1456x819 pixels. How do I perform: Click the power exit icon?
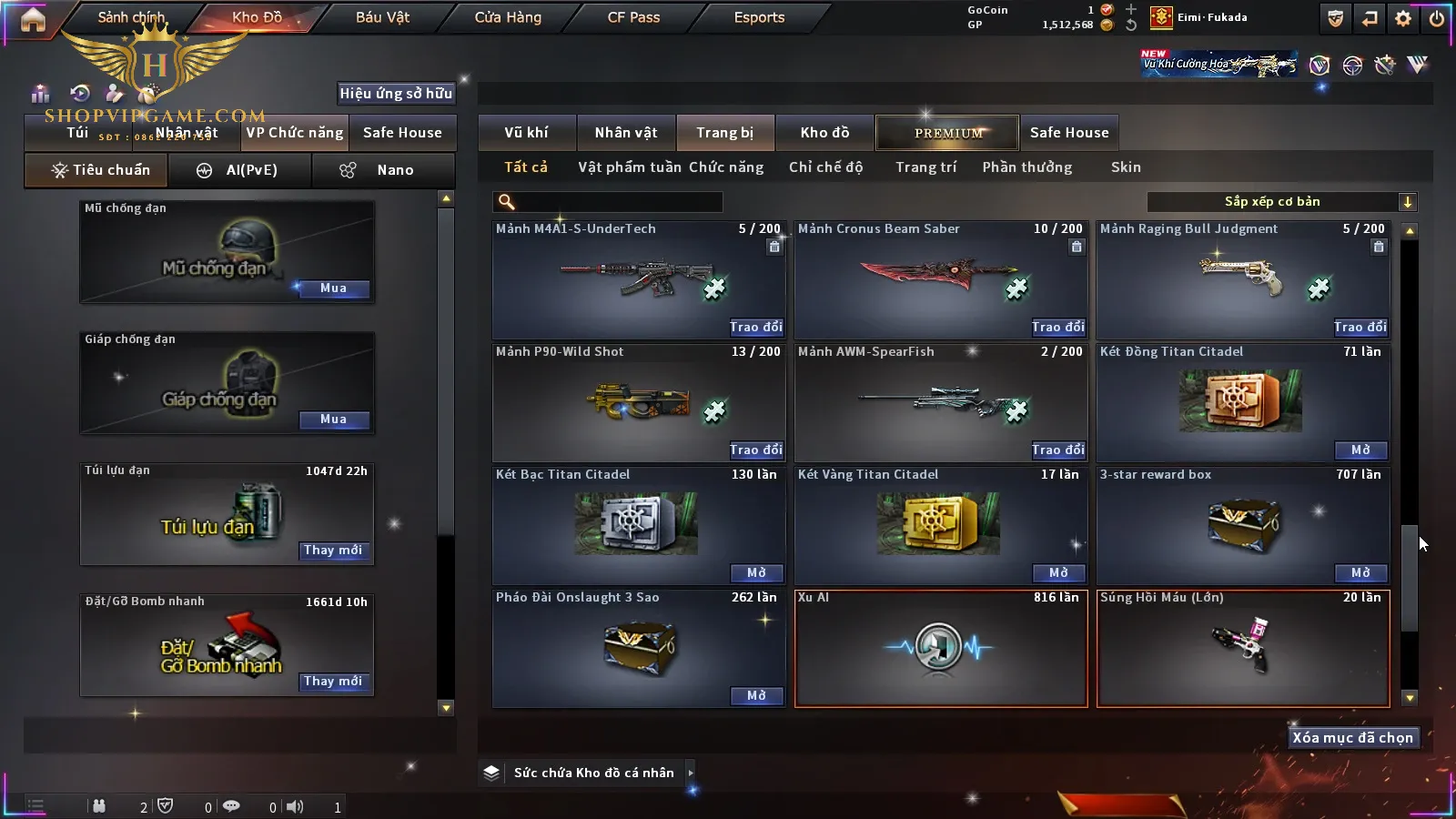click(x=1437, y=18)
